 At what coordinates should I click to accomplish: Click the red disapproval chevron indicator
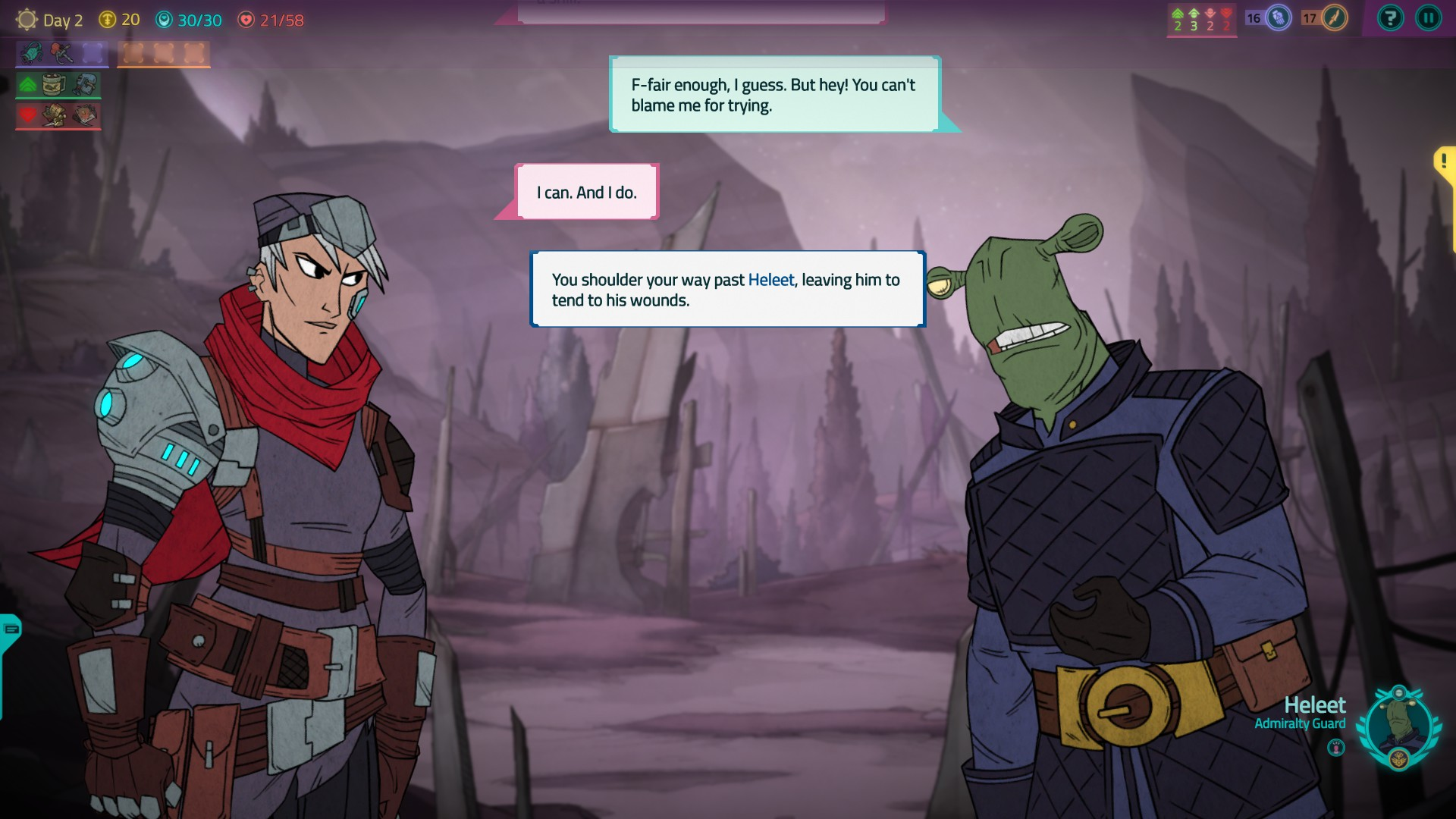click(x=1226, y=19)
